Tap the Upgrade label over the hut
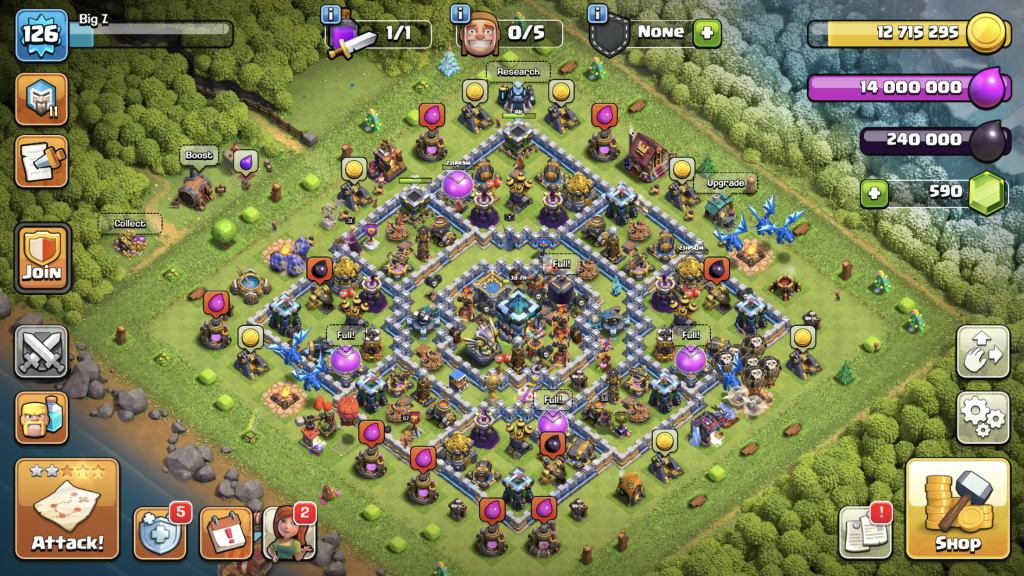 tap(725, 184)
